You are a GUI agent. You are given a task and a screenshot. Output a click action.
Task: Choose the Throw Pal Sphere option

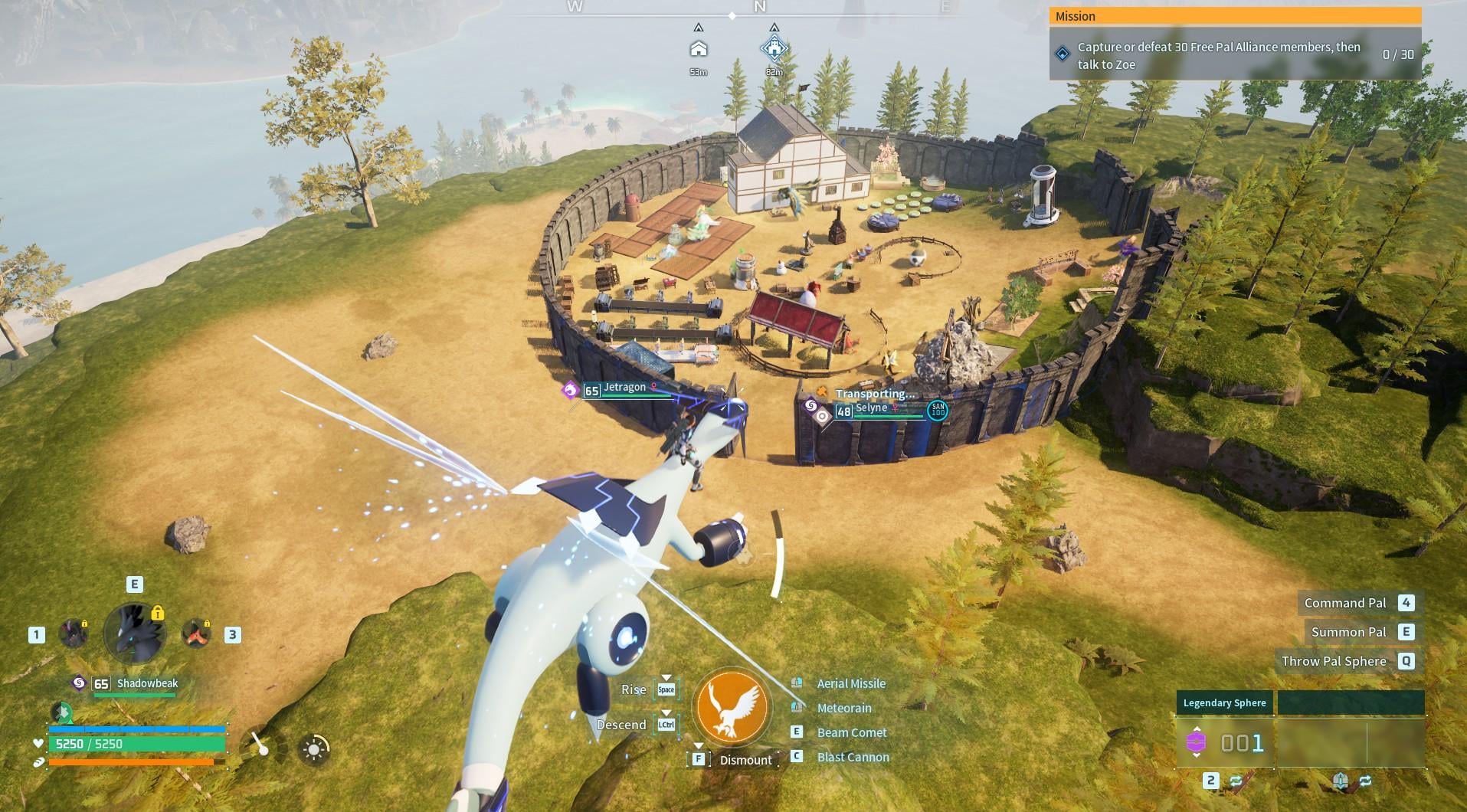click(1334, 661)
